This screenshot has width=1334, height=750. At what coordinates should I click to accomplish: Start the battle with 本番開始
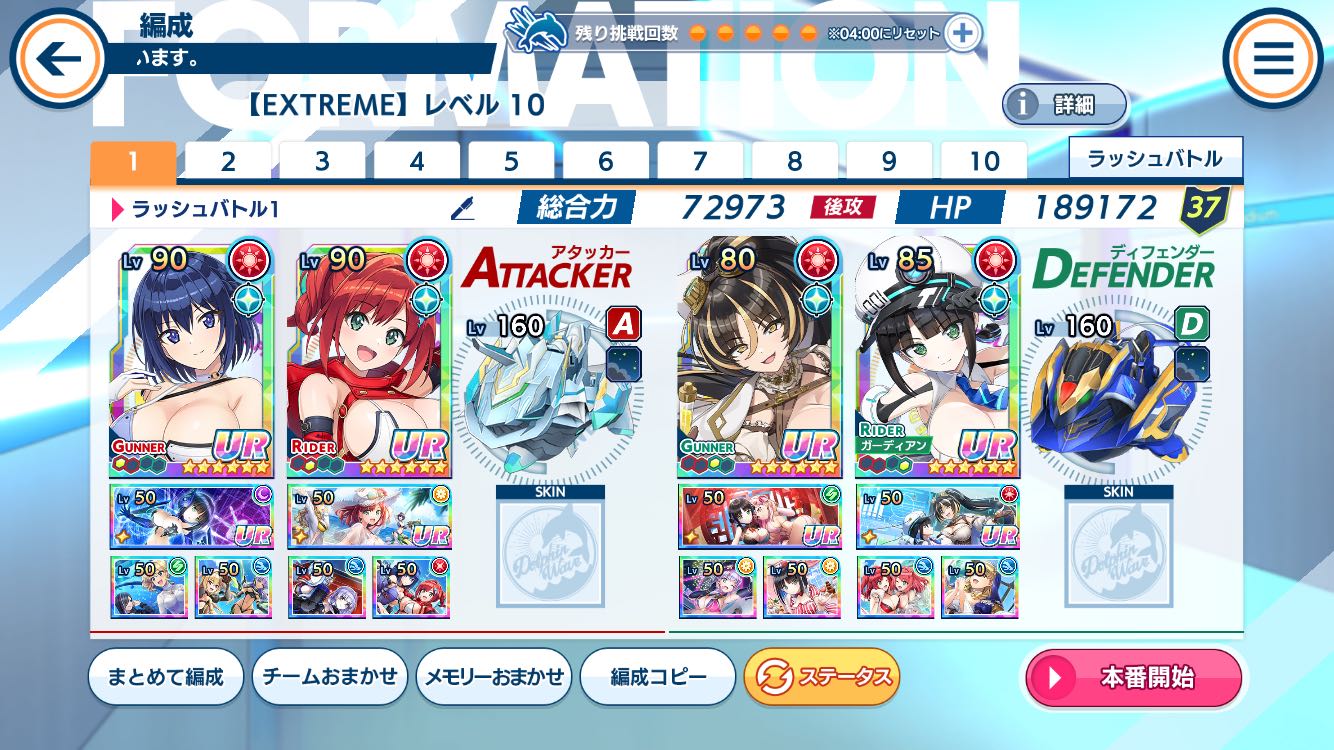(x=1133, y=677)
